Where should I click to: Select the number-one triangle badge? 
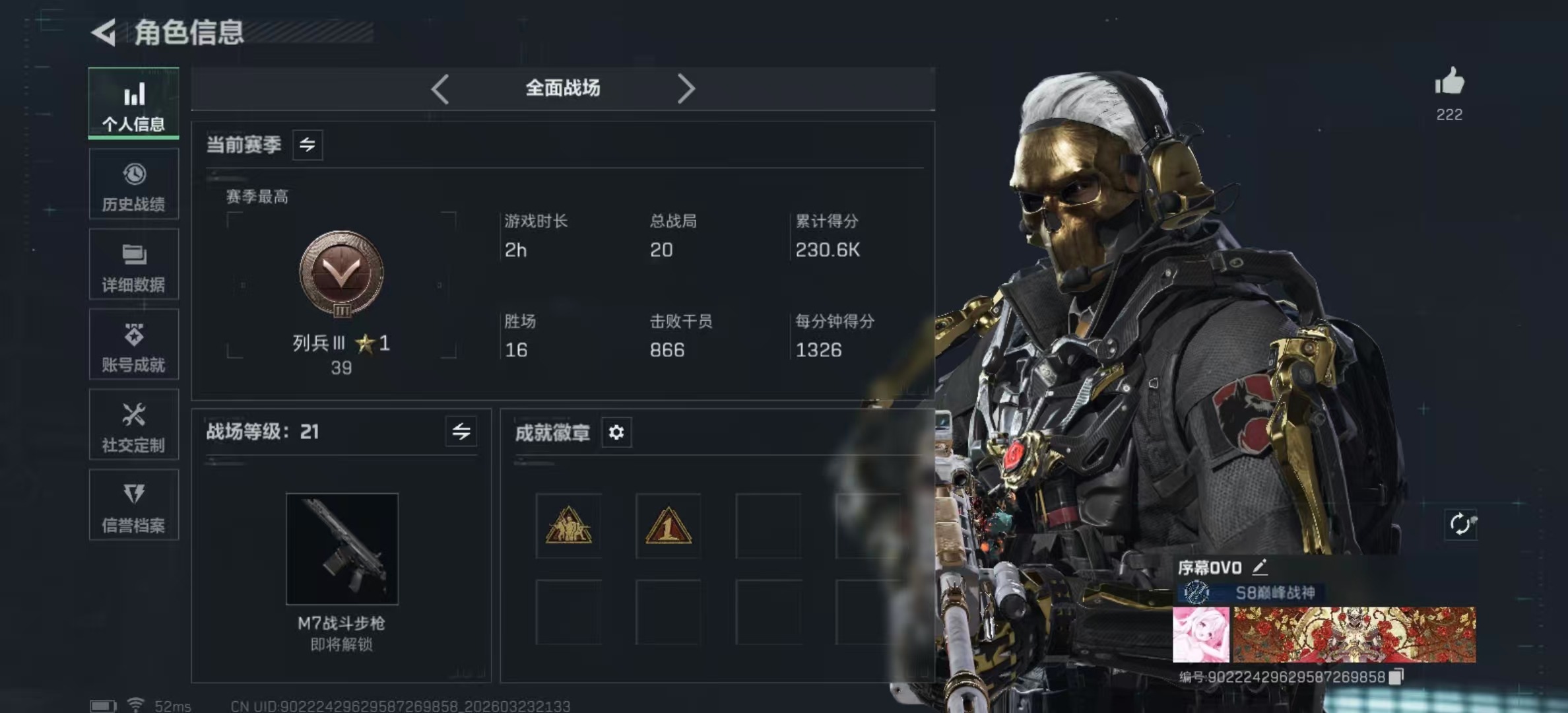(x=668, y=526)
